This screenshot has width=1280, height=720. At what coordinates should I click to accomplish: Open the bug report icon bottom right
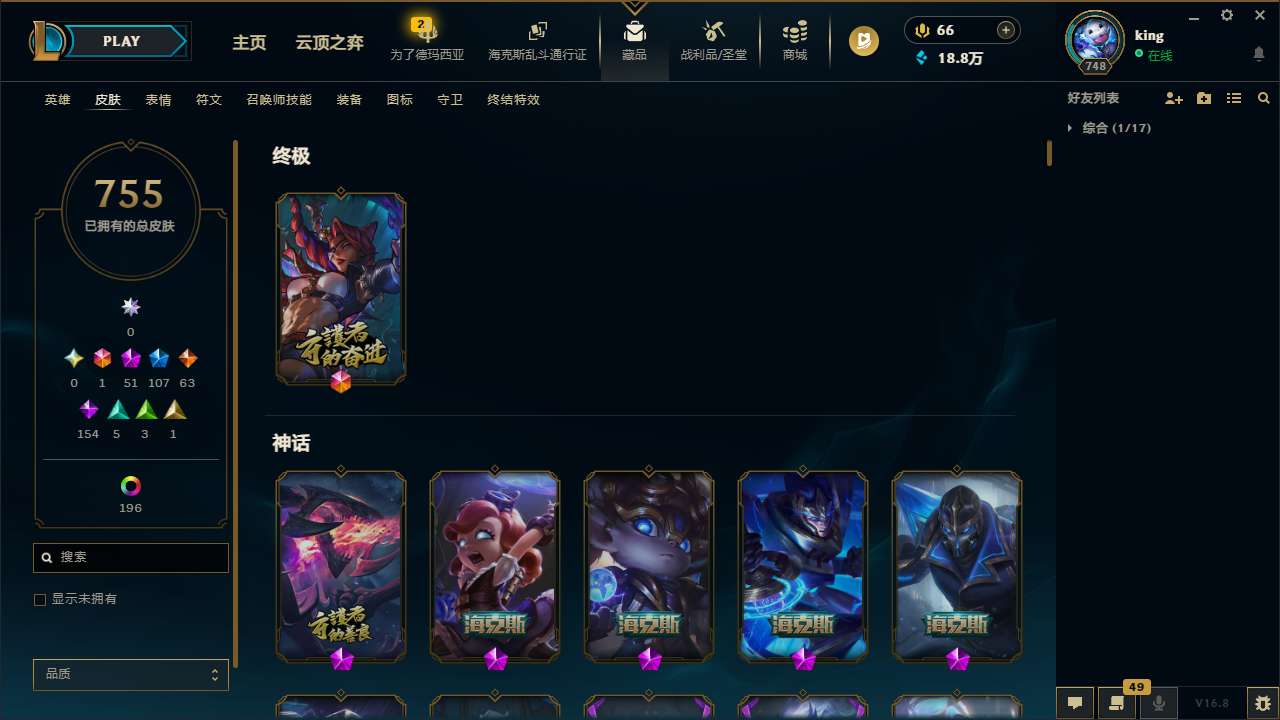point(1262,703)
